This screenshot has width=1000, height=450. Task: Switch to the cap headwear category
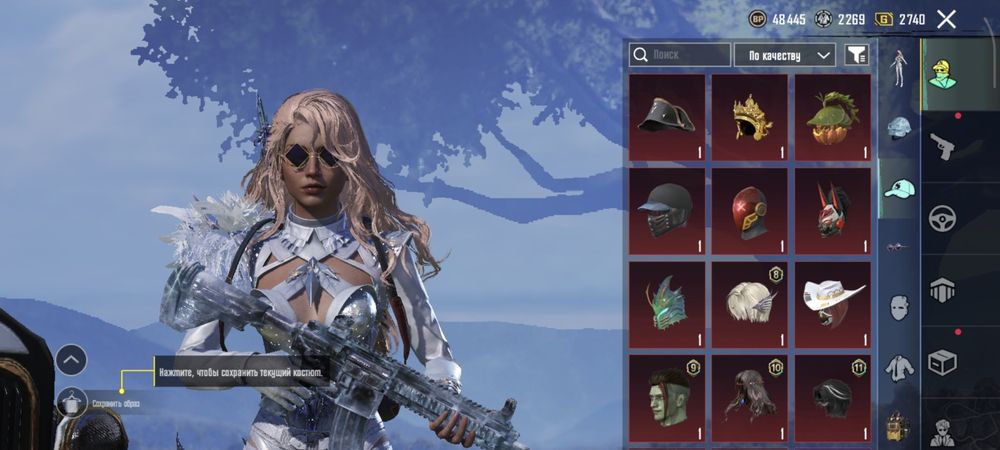(x=899, y=189)
